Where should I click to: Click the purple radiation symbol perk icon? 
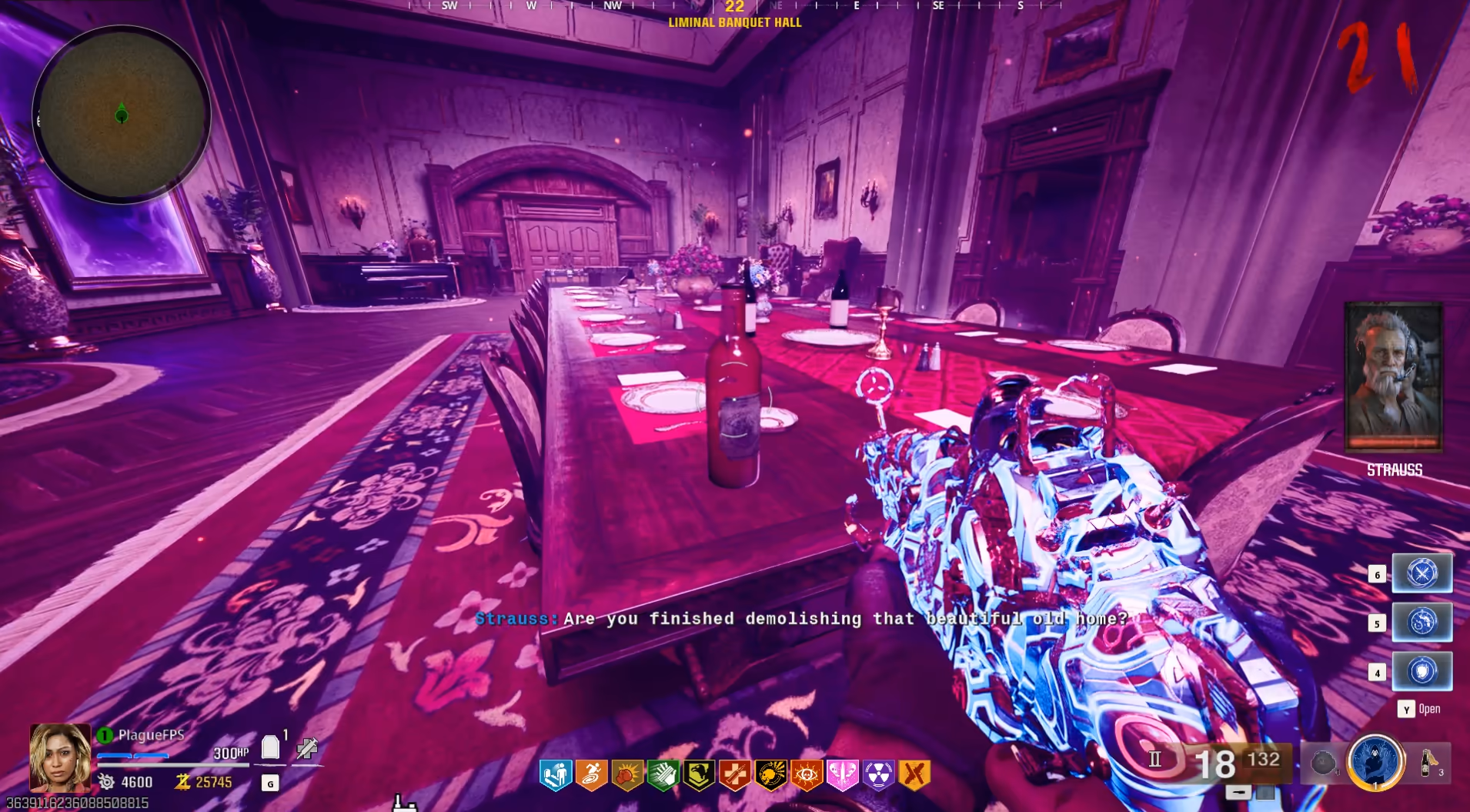pos(878,775)
